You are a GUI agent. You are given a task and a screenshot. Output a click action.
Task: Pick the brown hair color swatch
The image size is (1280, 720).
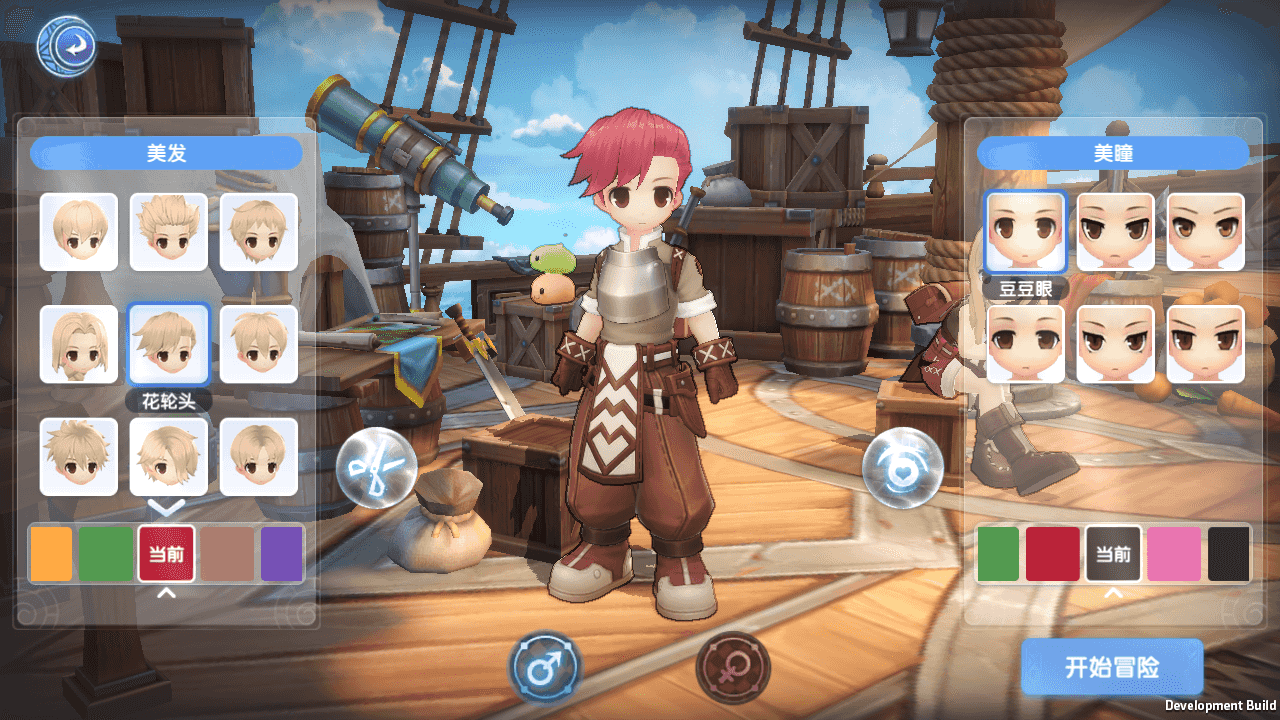[227, 554]
